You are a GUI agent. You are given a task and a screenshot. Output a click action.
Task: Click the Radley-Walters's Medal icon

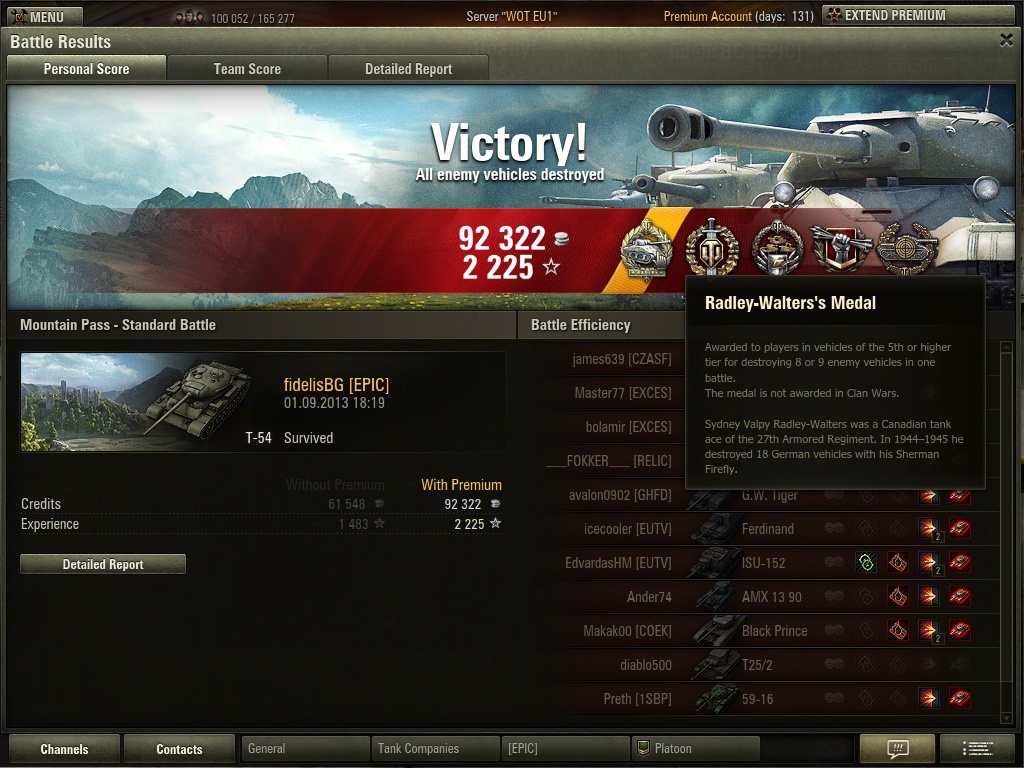tap(711, 249)
